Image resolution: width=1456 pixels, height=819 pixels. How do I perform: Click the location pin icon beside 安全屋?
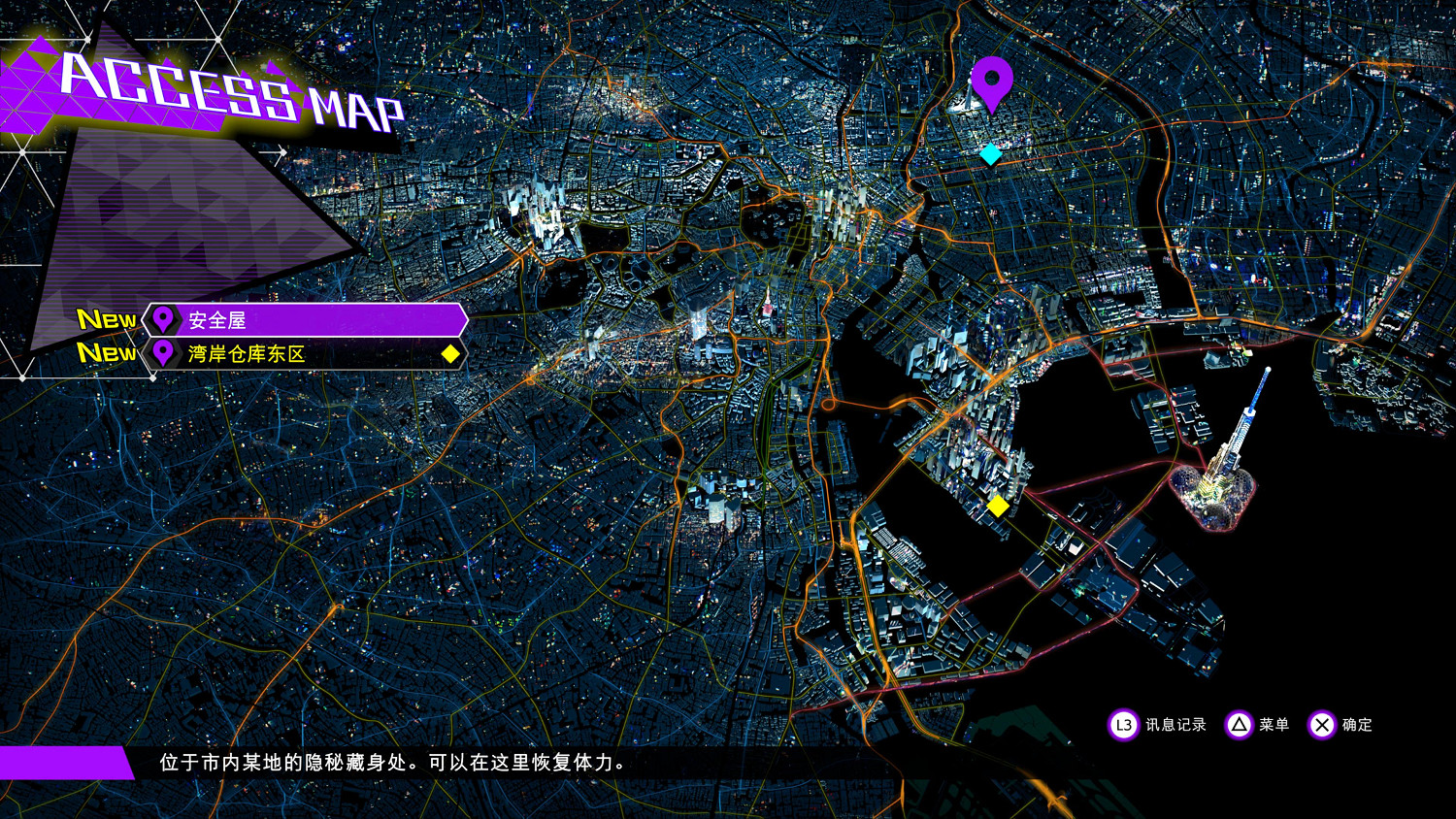(x=162, y=318)
